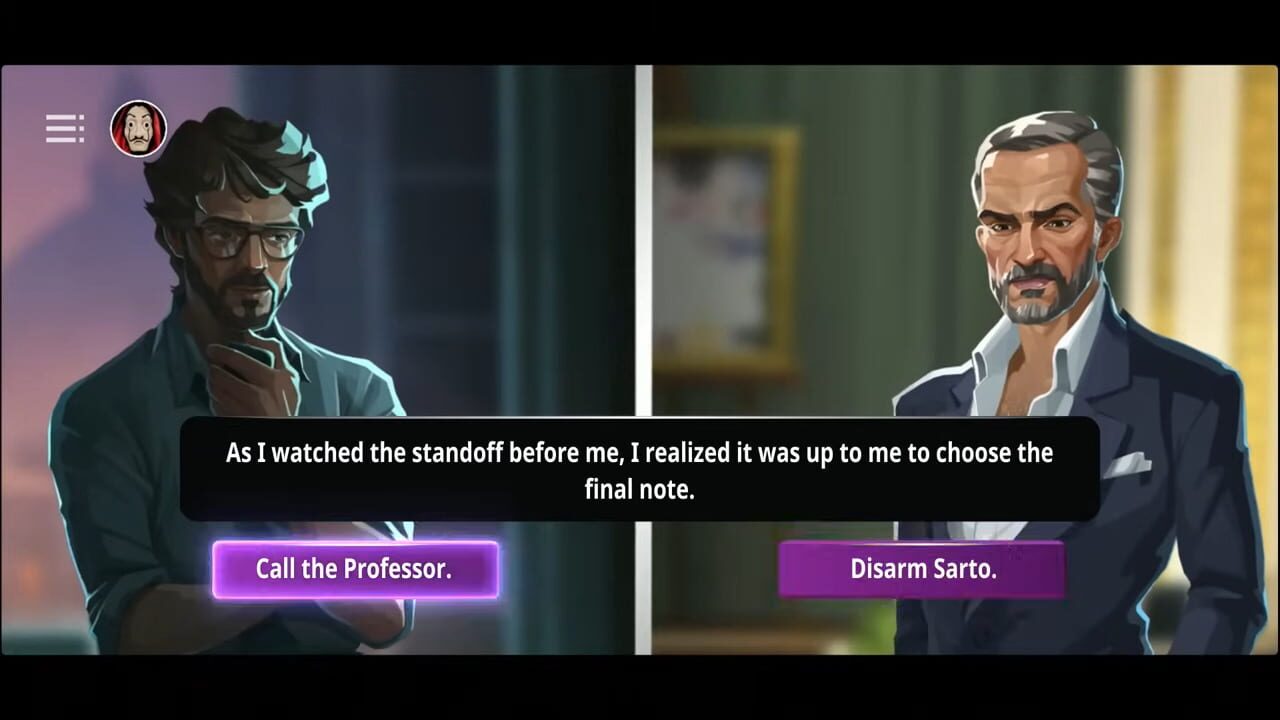This screenshot has height=720, width=1280.
Task: Click the circular character portrait icon
Action: [x=138, y=128]
